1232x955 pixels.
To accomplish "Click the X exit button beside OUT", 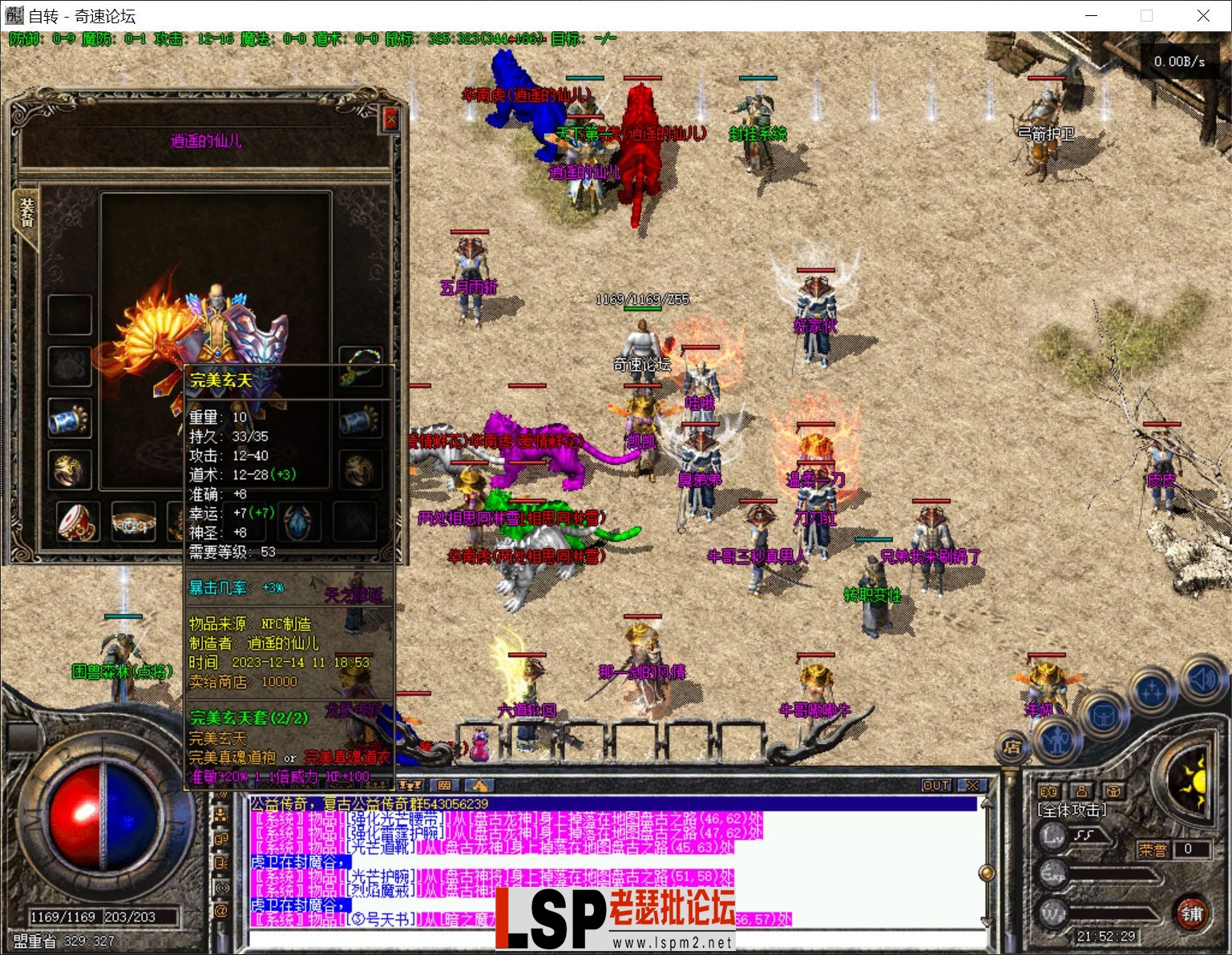I will (x=972, y=785).
